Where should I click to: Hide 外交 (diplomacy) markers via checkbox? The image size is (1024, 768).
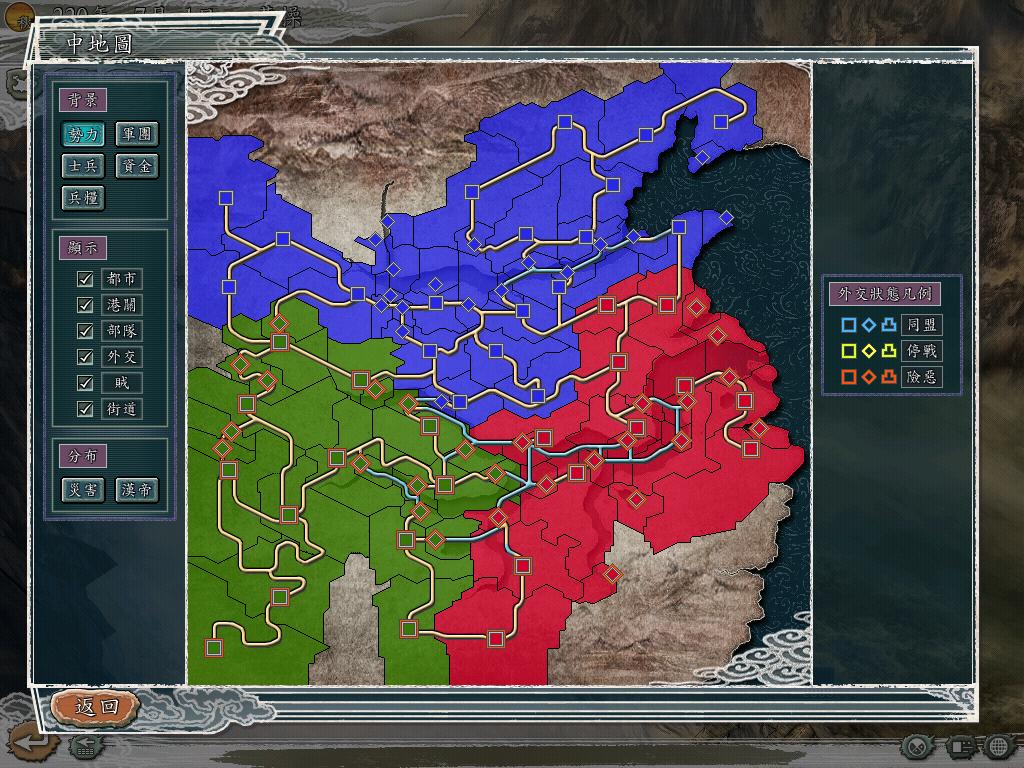coord(85,357)
